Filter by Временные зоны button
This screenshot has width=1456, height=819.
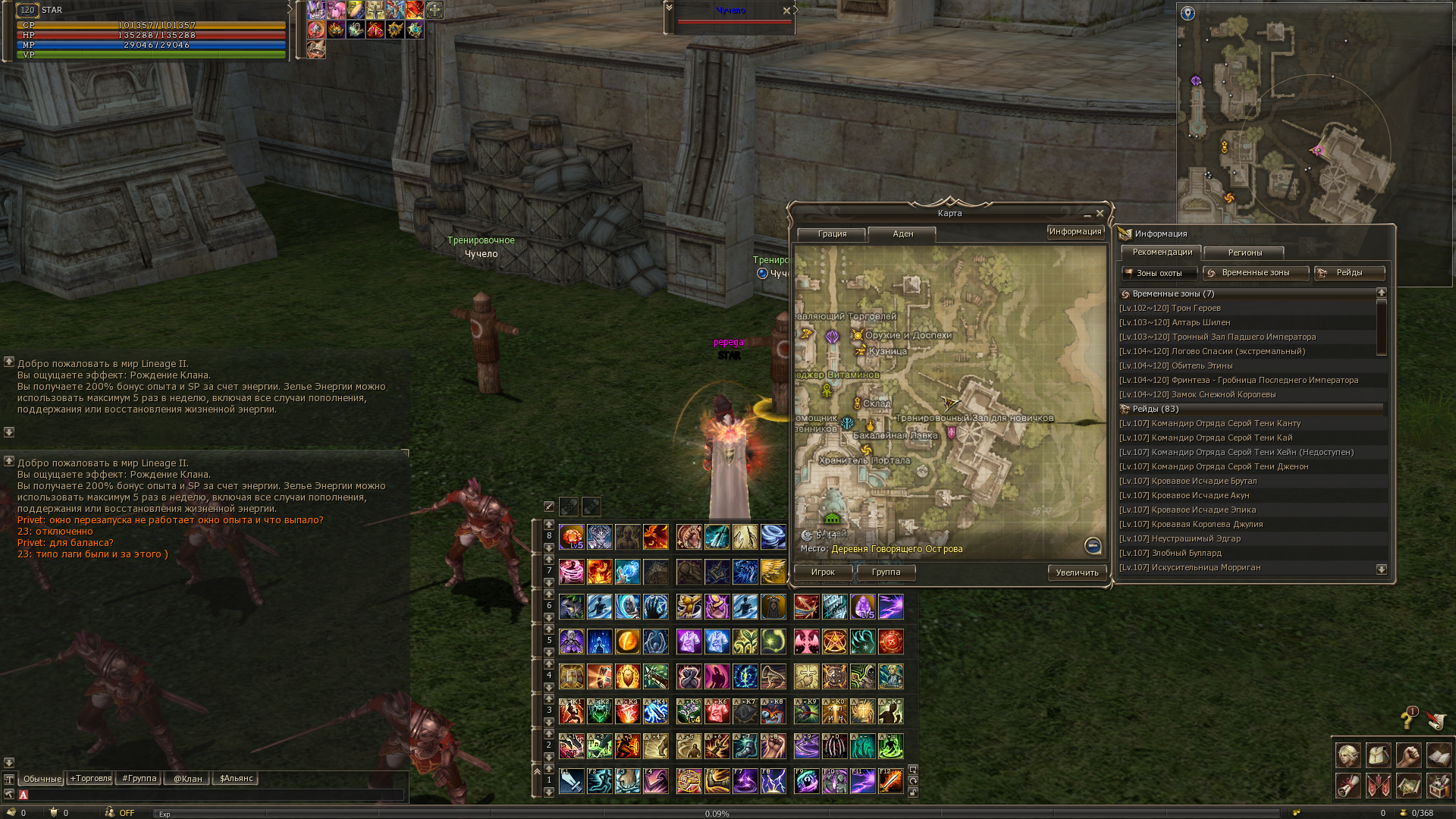click(1255, 273)
